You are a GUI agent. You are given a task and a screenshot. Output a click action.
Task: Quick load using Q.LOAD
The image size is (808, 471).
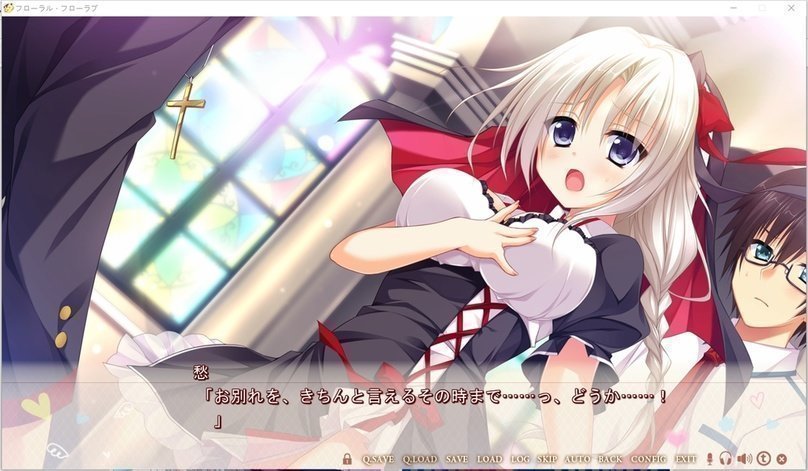point(419,459)
